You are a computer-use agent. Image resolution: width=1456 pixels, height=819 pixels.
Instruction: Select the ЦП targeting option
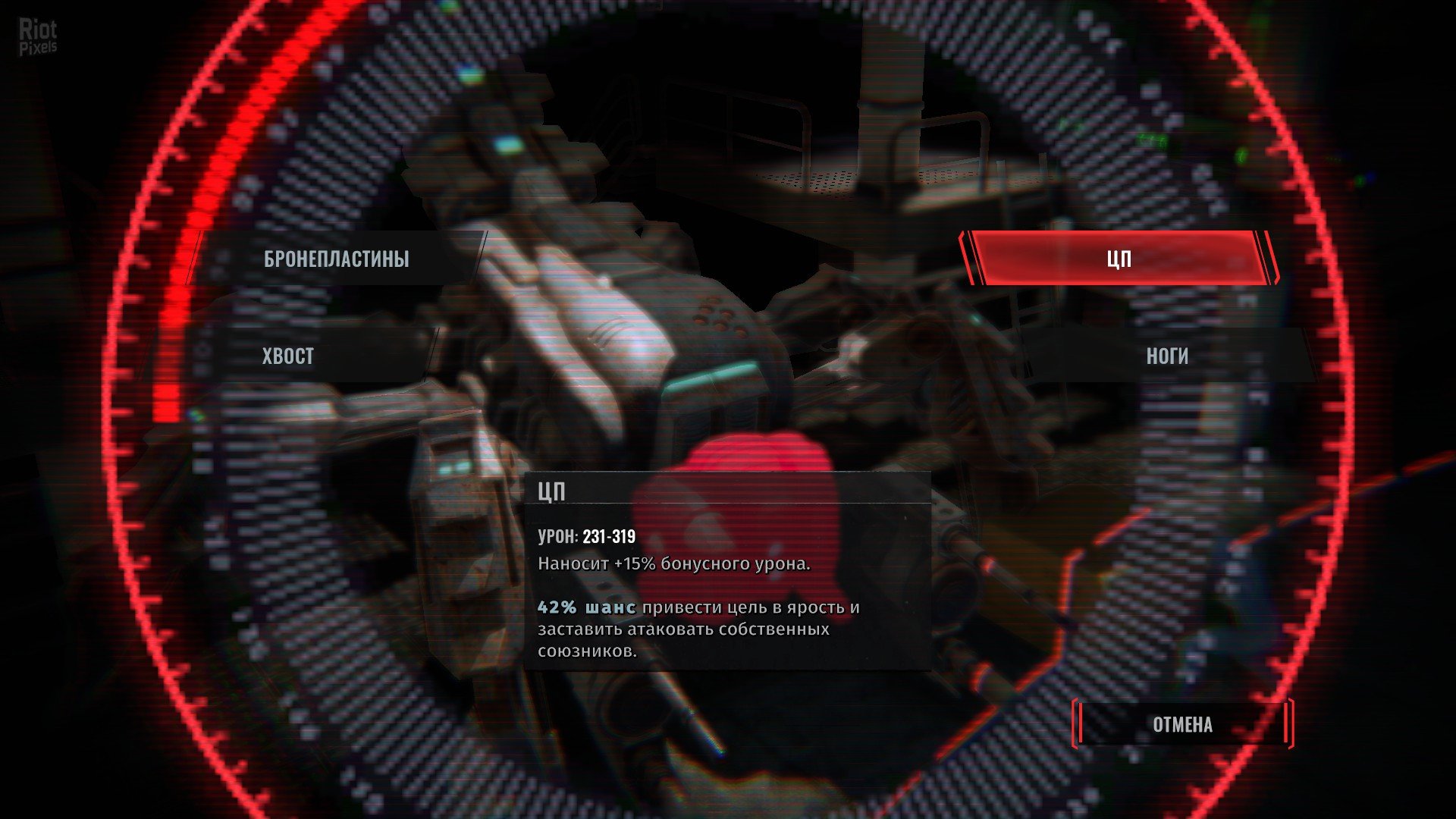coord(1119,259)
